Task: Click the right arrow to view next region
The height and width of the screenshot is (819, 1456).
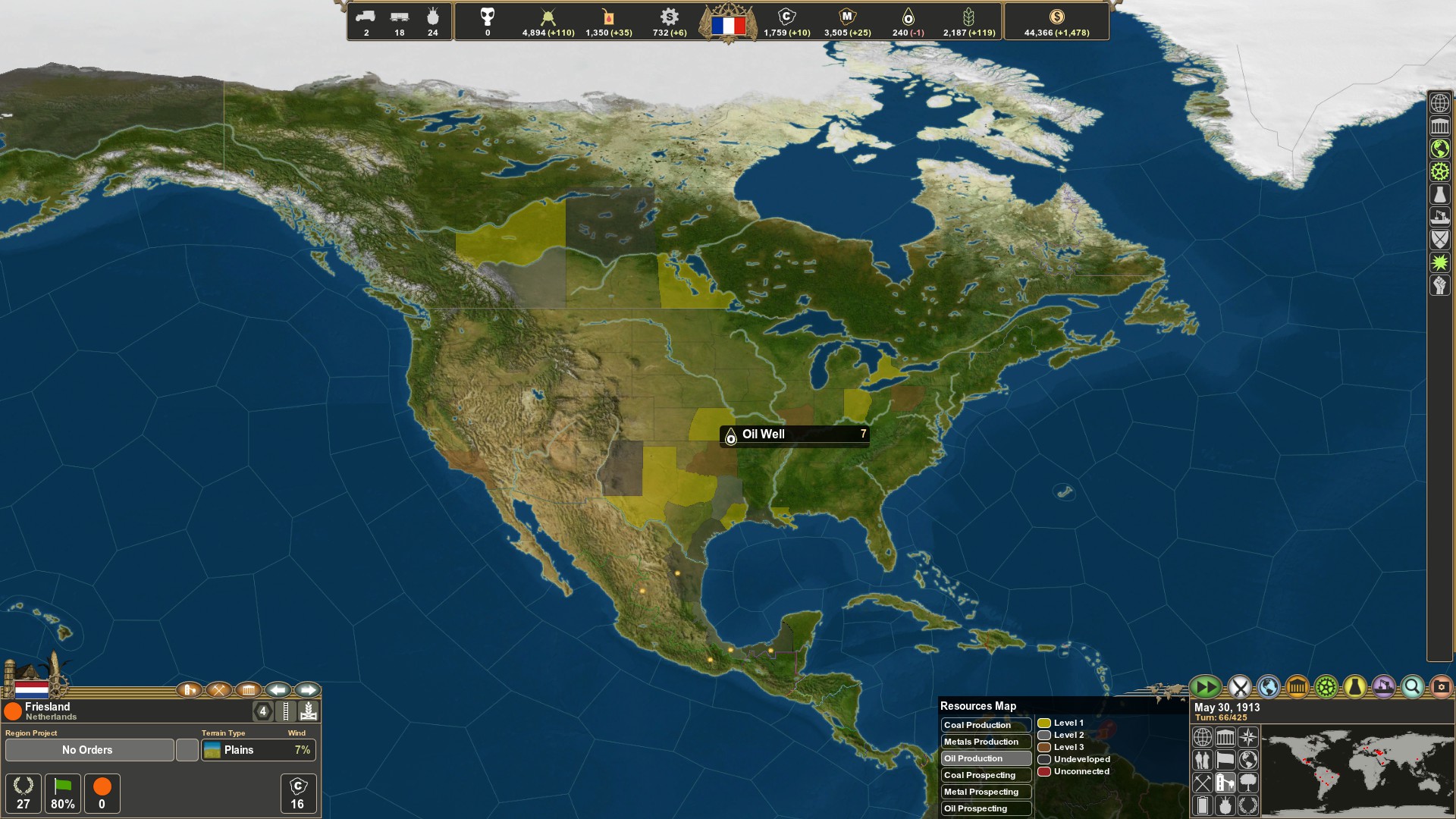Action: tap(308, 689)
